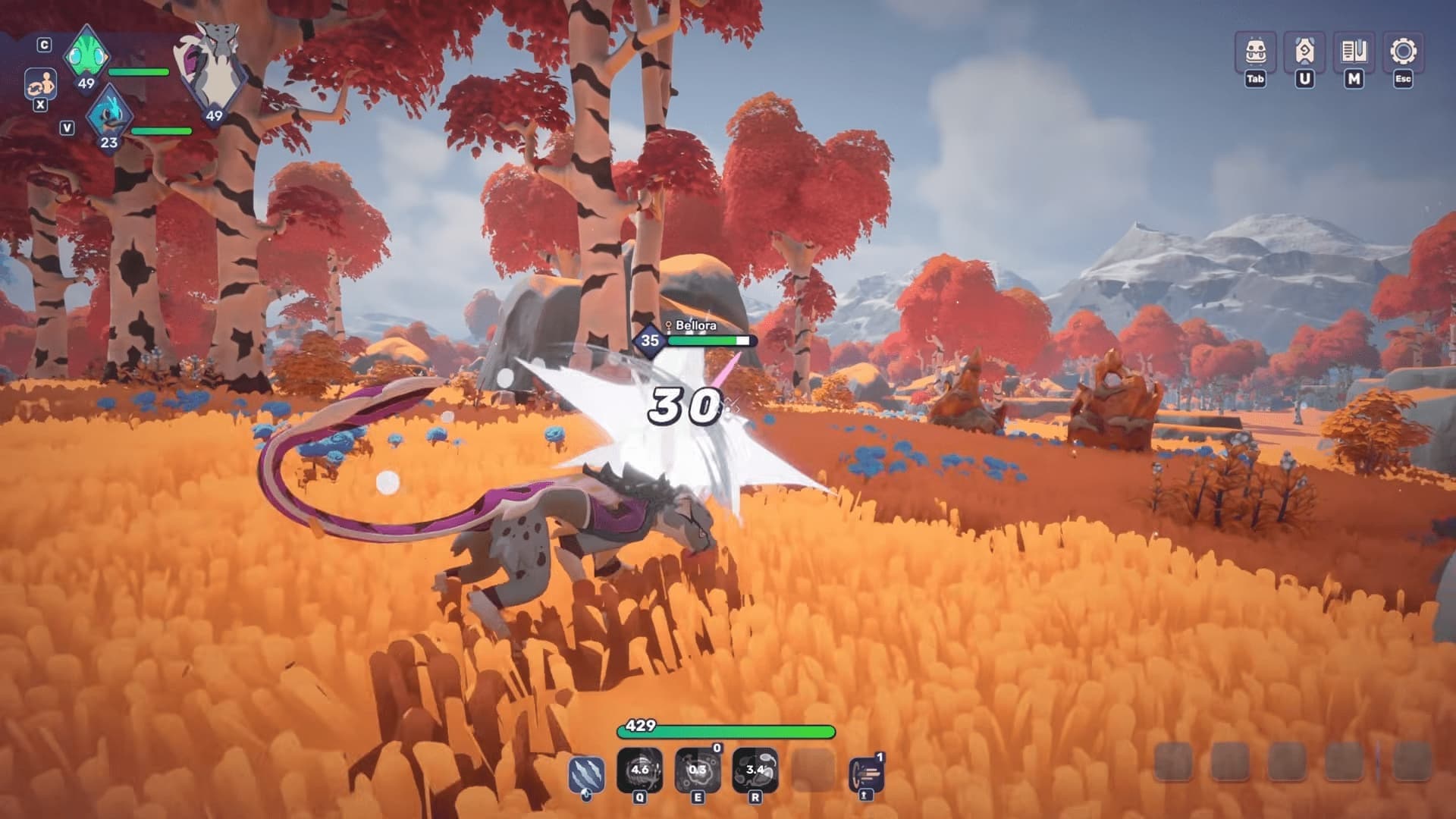Open the backpack inventory icon
This screenshot has width=1456, height=819.
pos(1256,52)
